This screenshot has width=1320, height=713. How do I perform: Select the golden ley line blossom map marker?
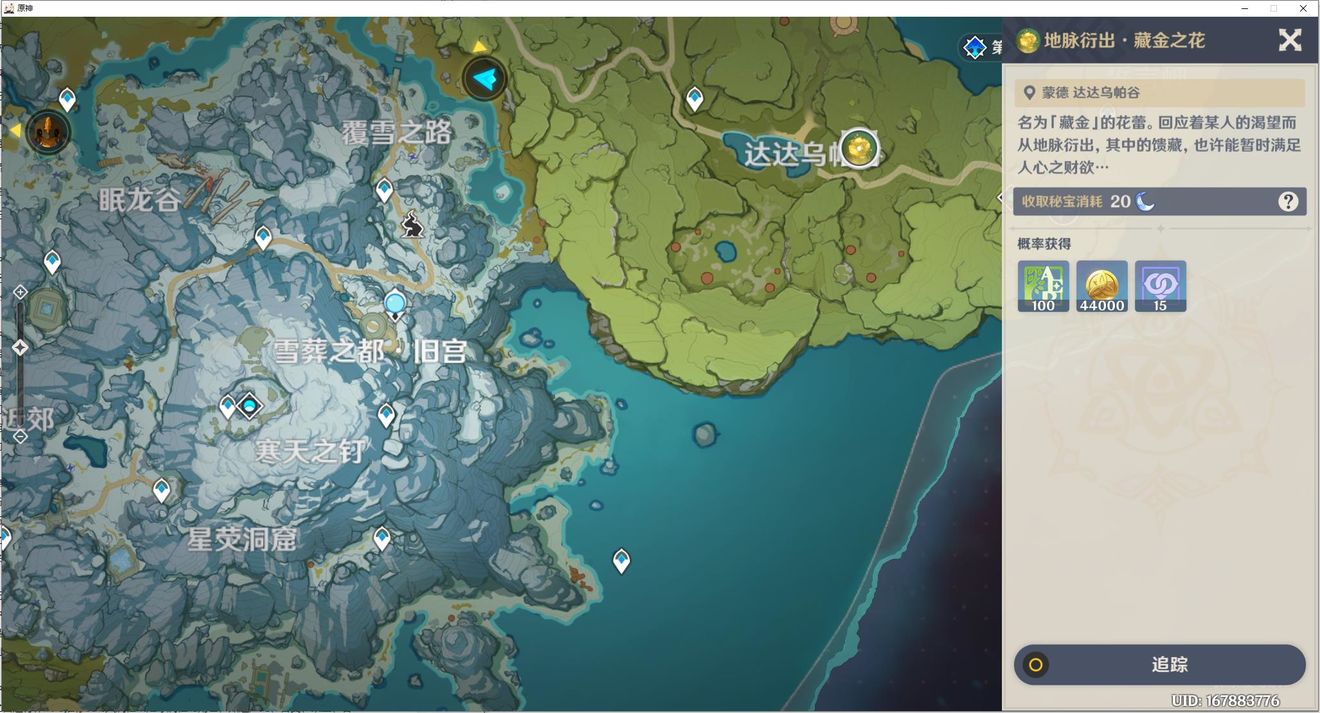coord(858,148)
